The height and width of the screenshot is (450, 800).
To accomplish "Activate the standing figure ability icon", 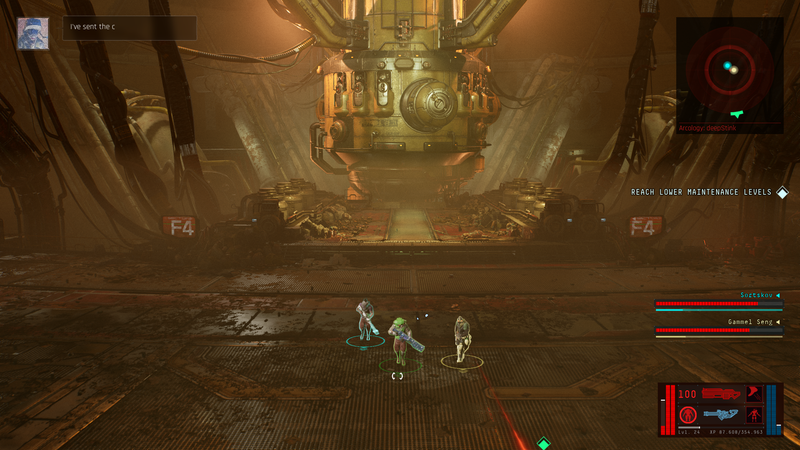I will 754,414.
